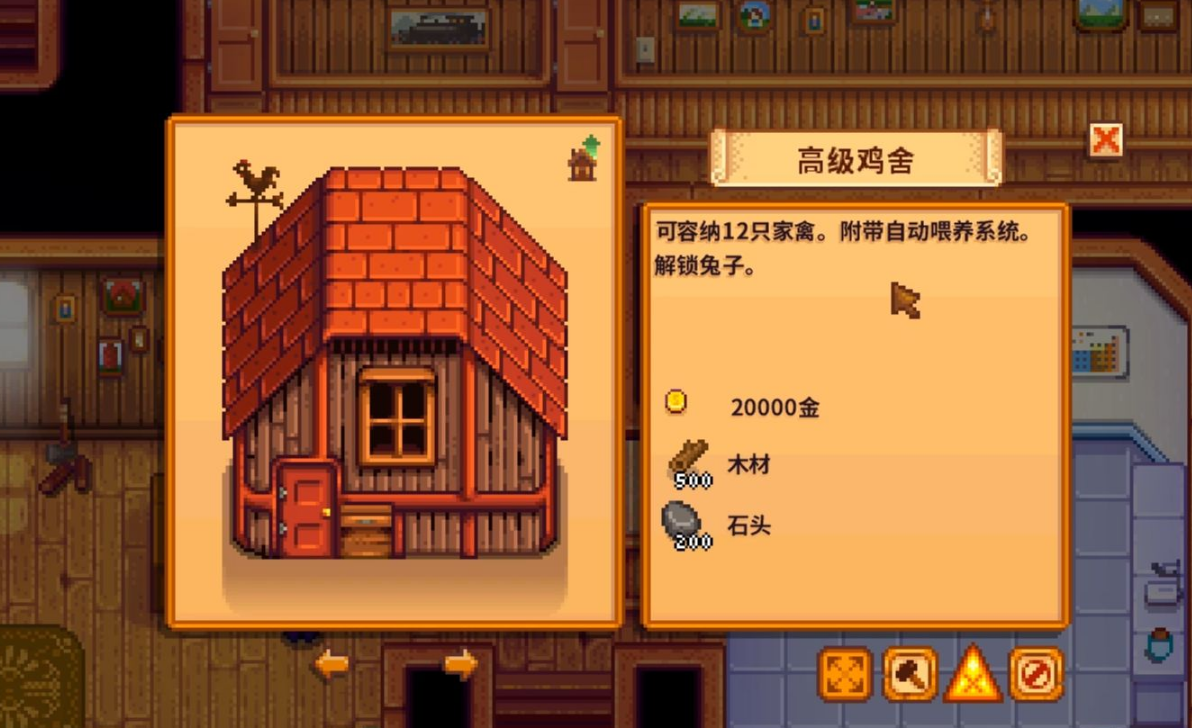The height and width of the screenshot is (728, 1192).
Task: Show the previous building blueprint
Action: (331, 664)
